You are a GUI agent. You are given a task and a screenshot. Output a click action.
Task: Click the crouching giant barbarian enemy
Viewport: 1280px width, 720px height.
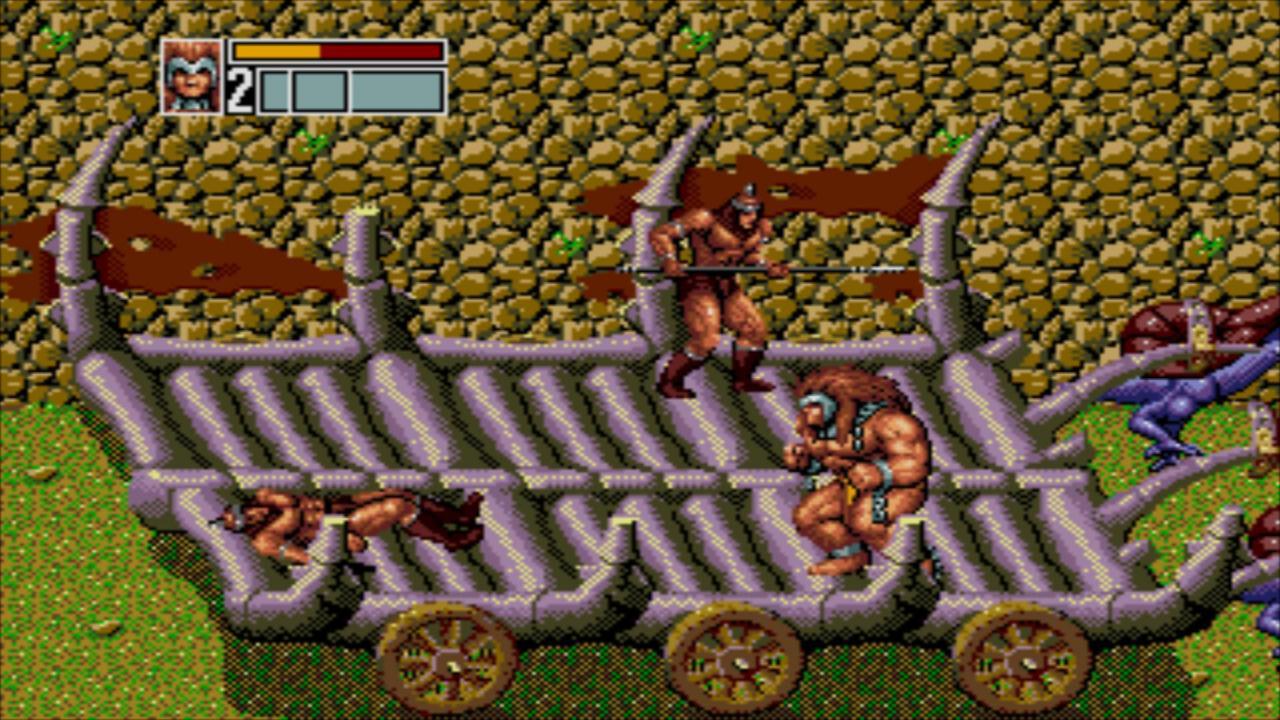[x=860, y=470]
